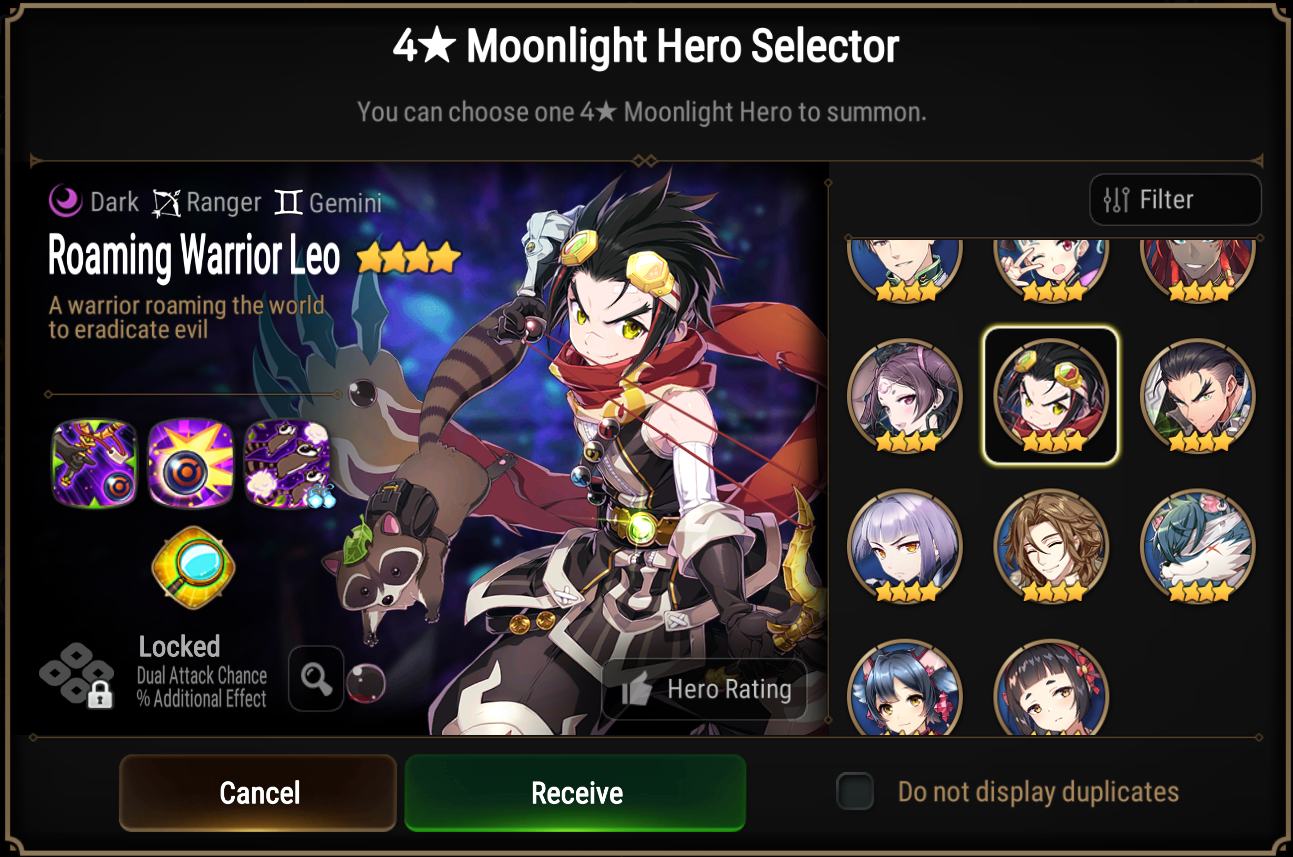Open the Hero Rating panel
This screenshot has height=857, width=1293.
[704, 689]
